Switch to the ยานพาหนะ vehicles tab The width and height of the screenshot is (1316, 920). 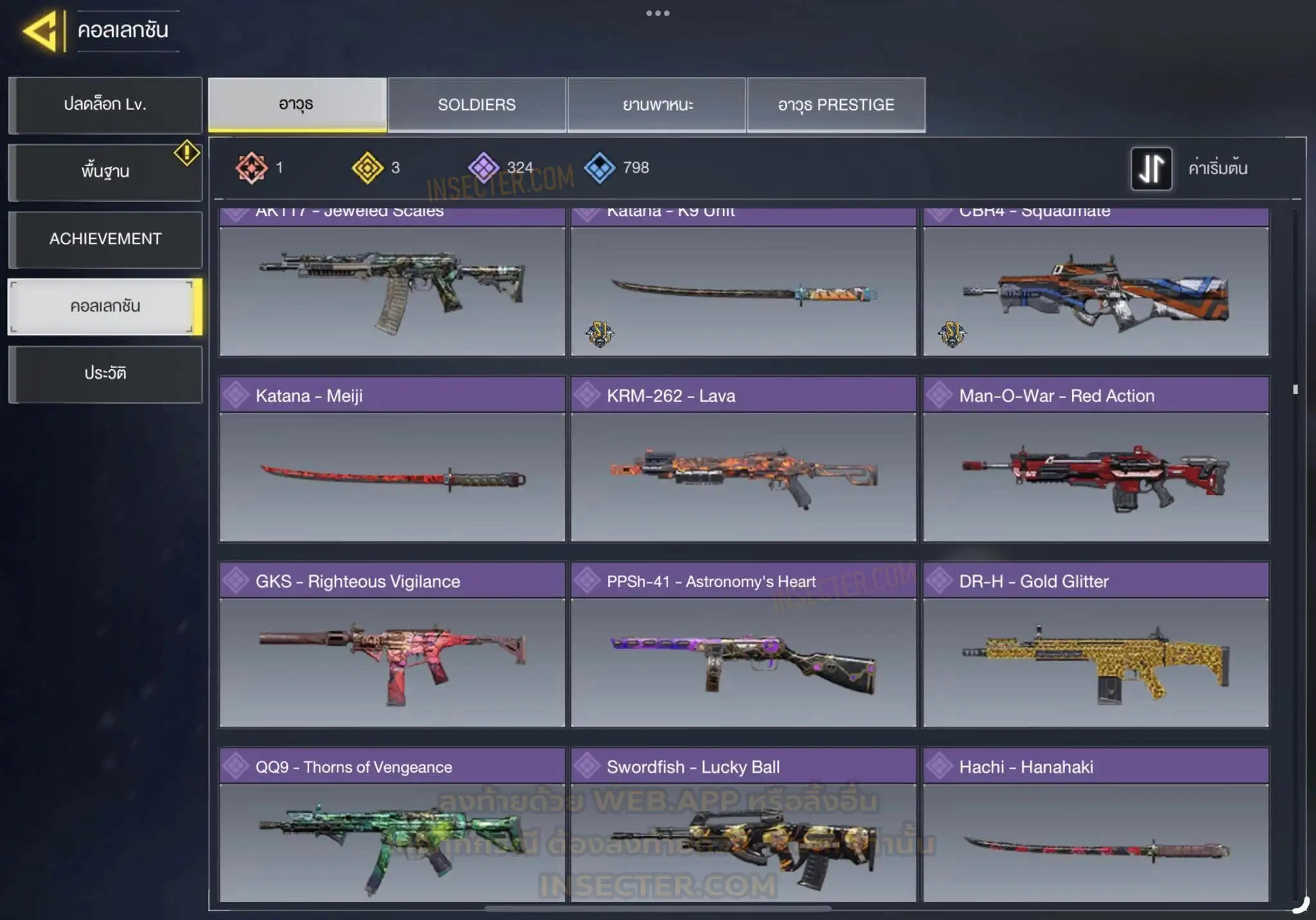coord(657,105)
